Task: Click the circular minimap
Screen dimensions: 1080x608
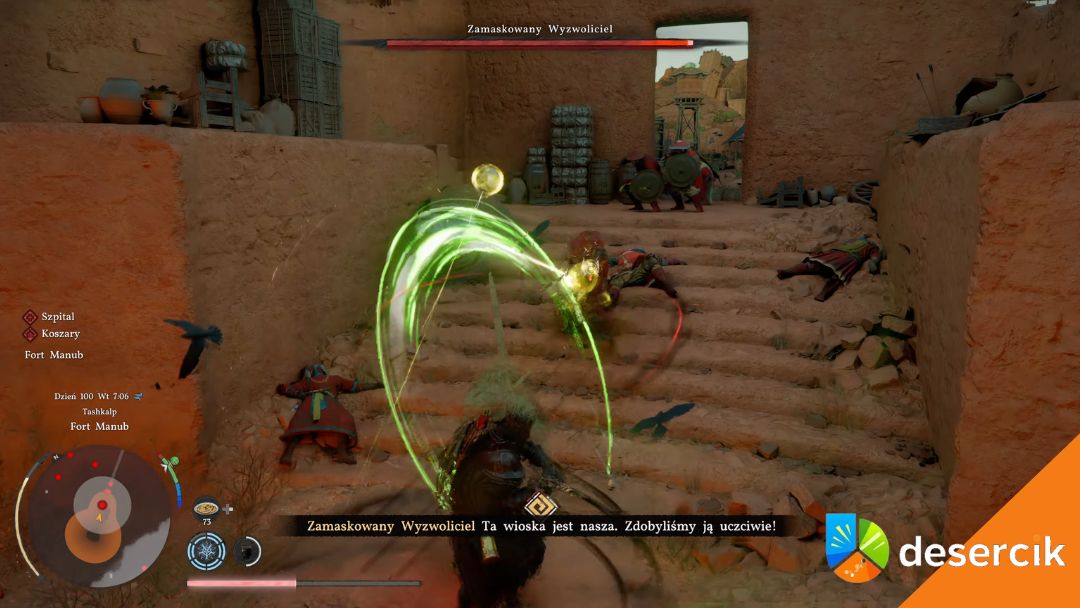Action: tap(96, 515)
